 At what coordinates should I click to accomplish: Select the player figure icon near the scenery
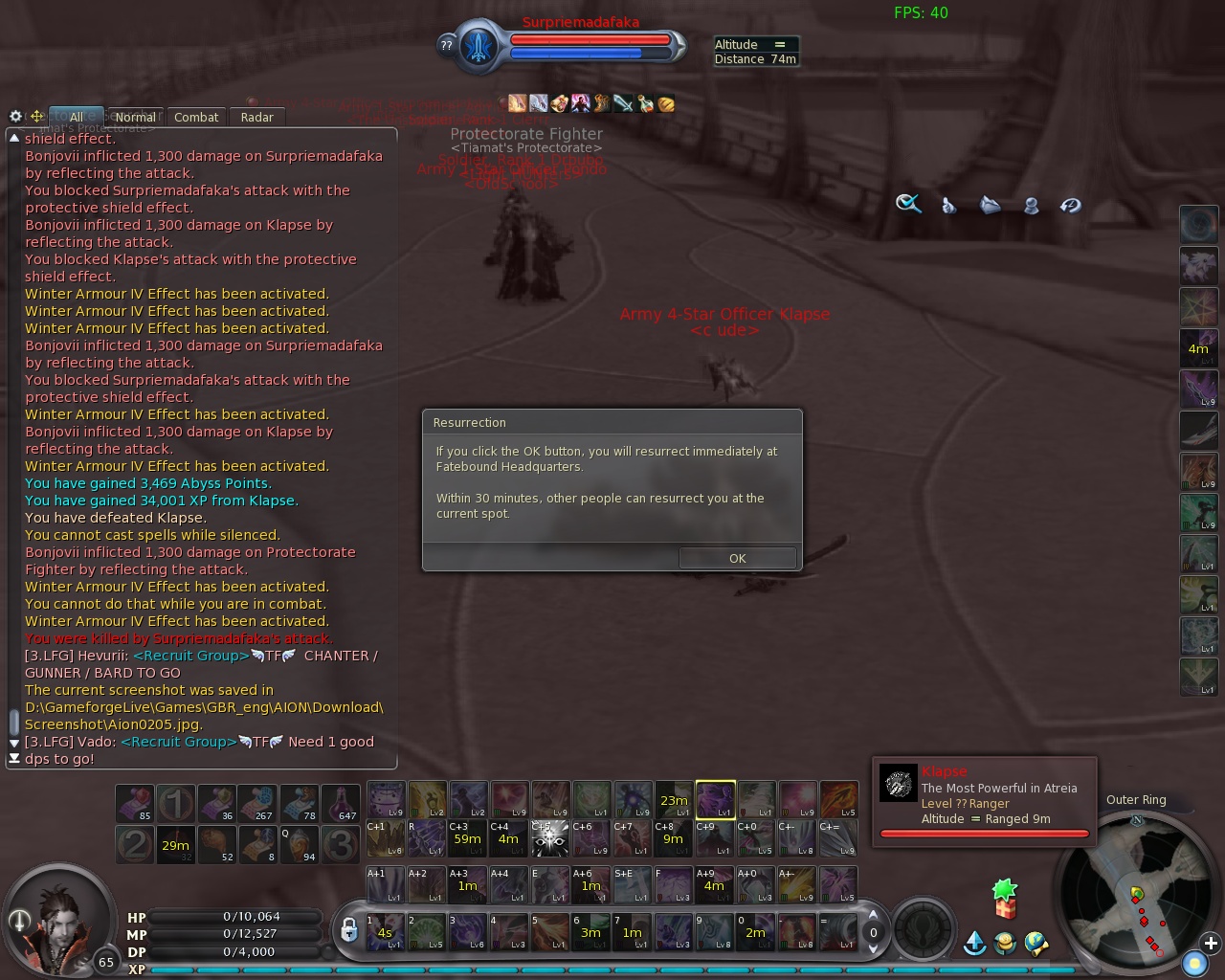(x=1031, y=204)
